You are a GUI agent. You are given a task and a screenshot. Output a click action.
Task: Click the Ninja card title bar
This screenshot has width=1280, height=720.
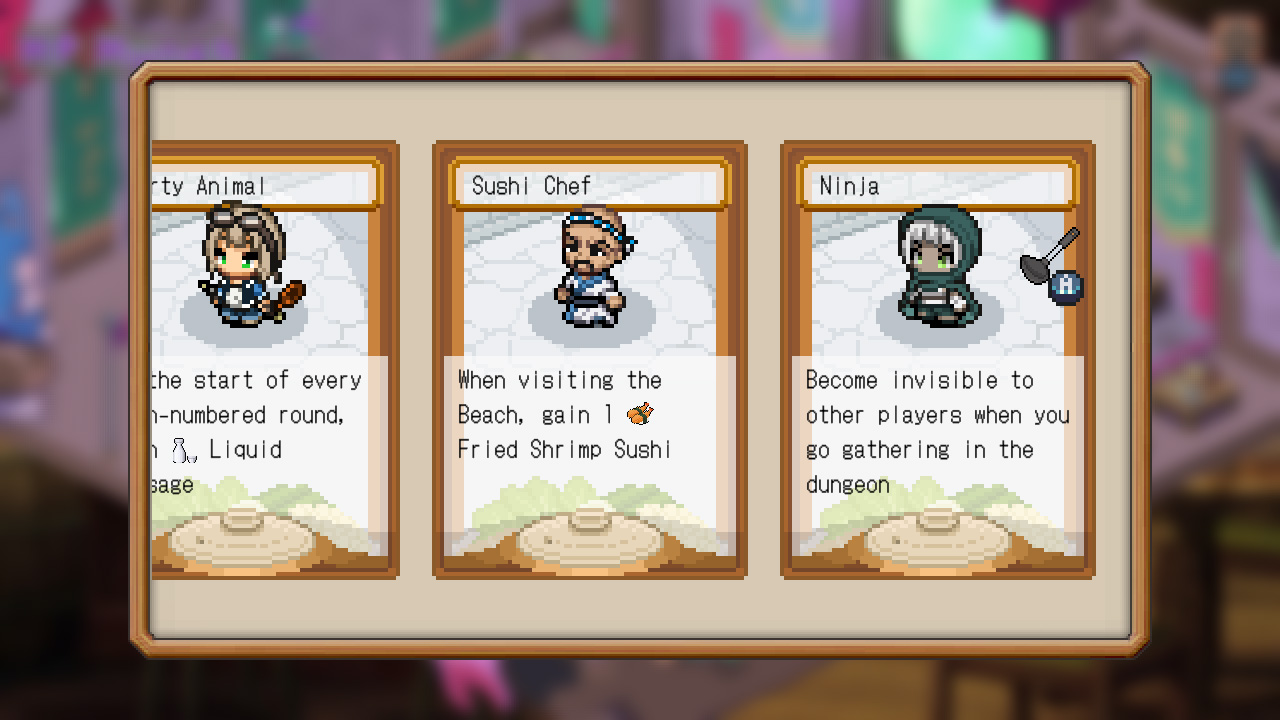[x=938, y=185]
